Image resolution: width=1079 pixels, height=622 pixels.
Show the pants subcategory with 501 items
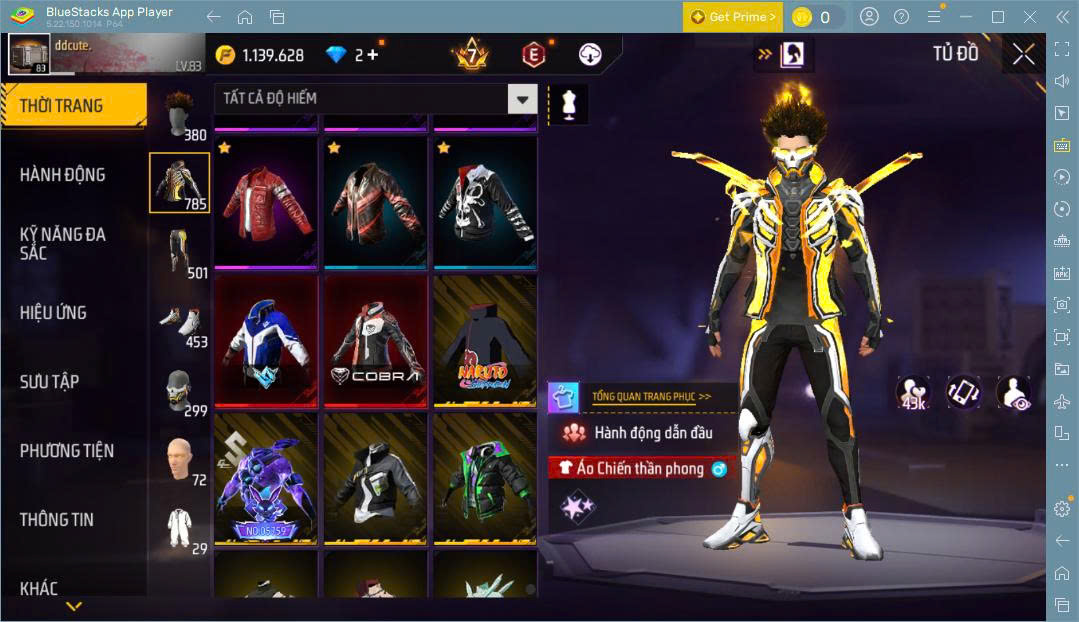coord(179,252)
